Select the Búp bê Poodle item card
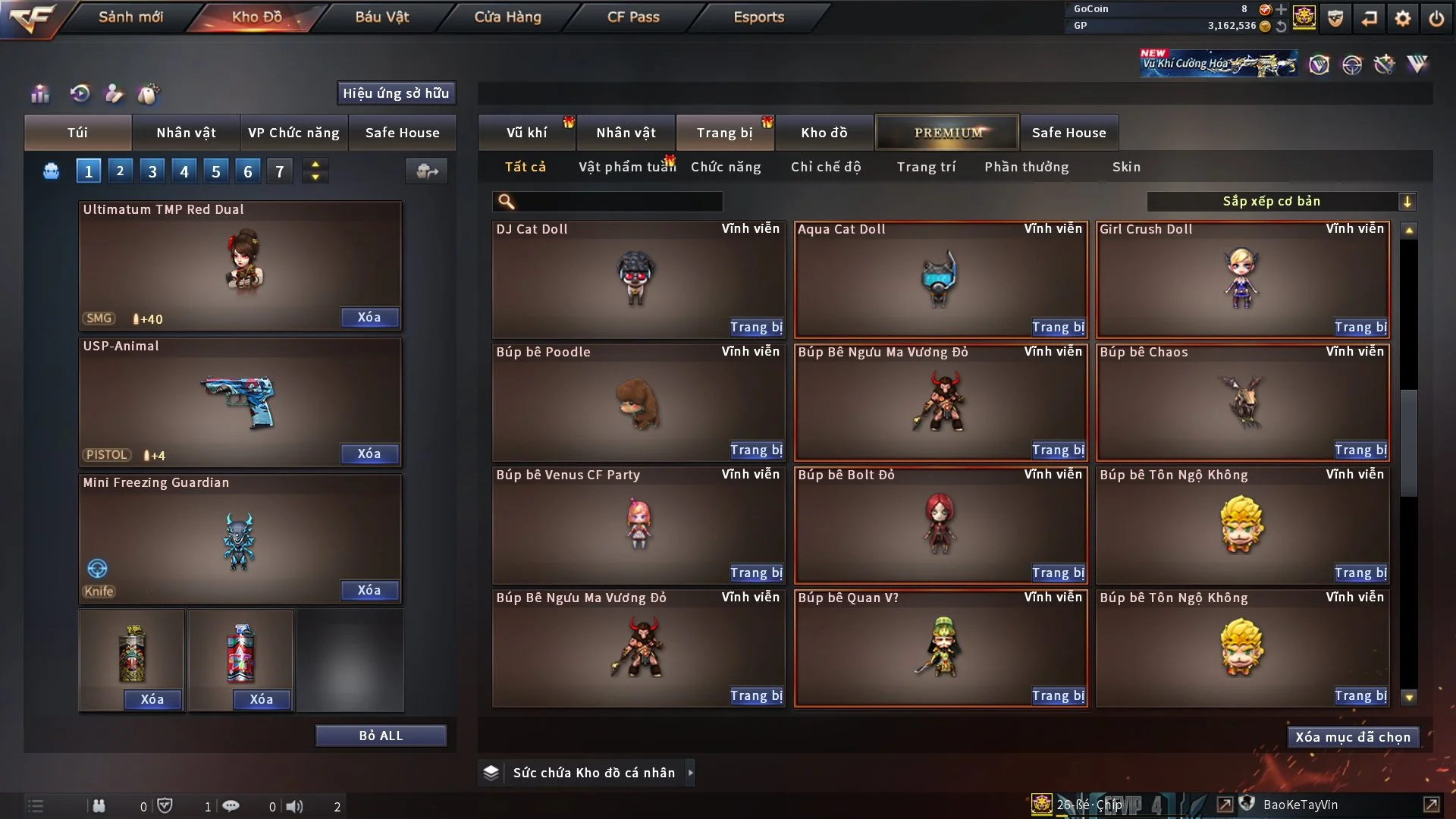 pyautogui.click(x=637, y=402)
